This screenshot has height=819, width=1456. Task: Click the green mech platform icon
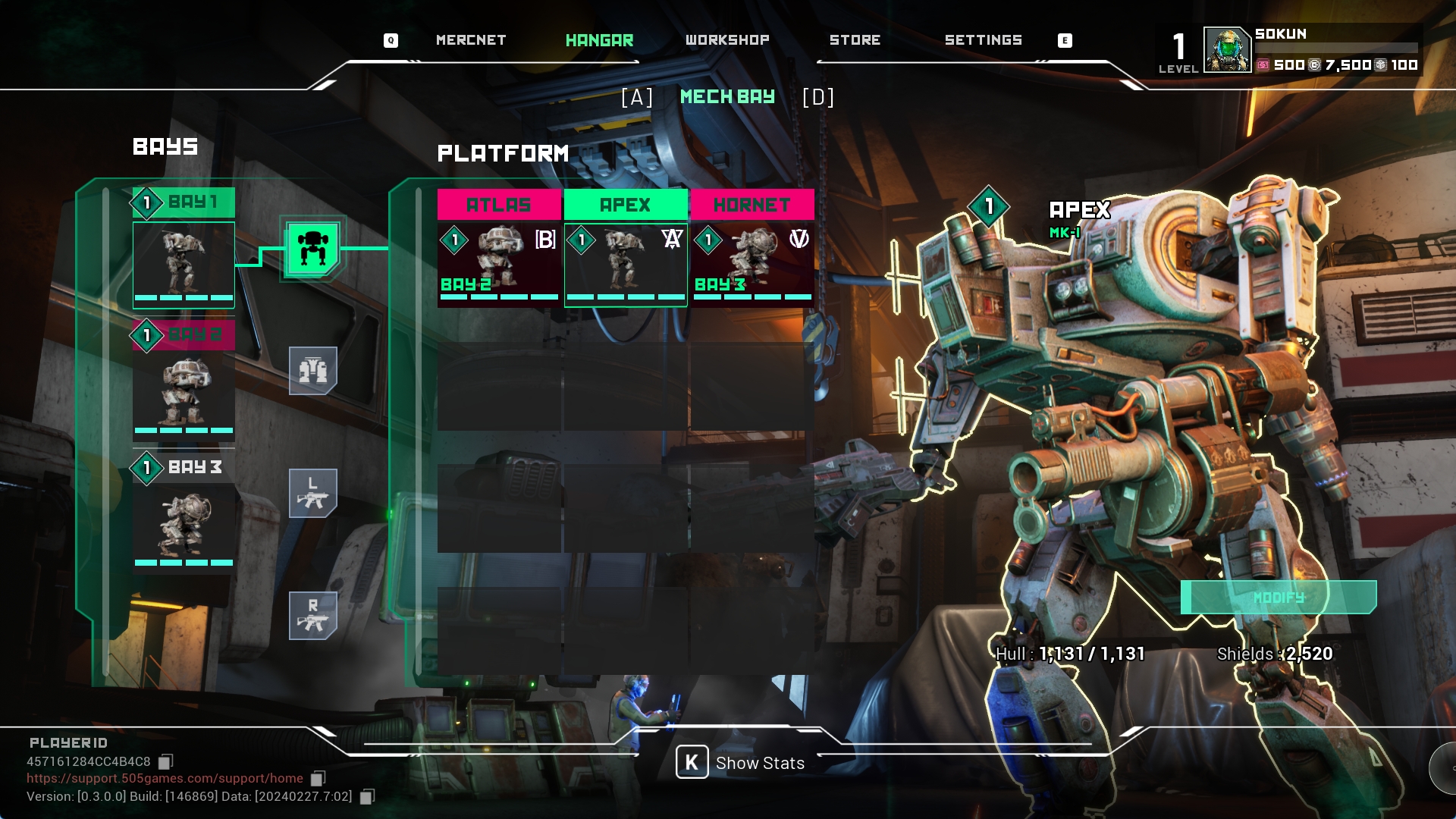tap(312, 249)
